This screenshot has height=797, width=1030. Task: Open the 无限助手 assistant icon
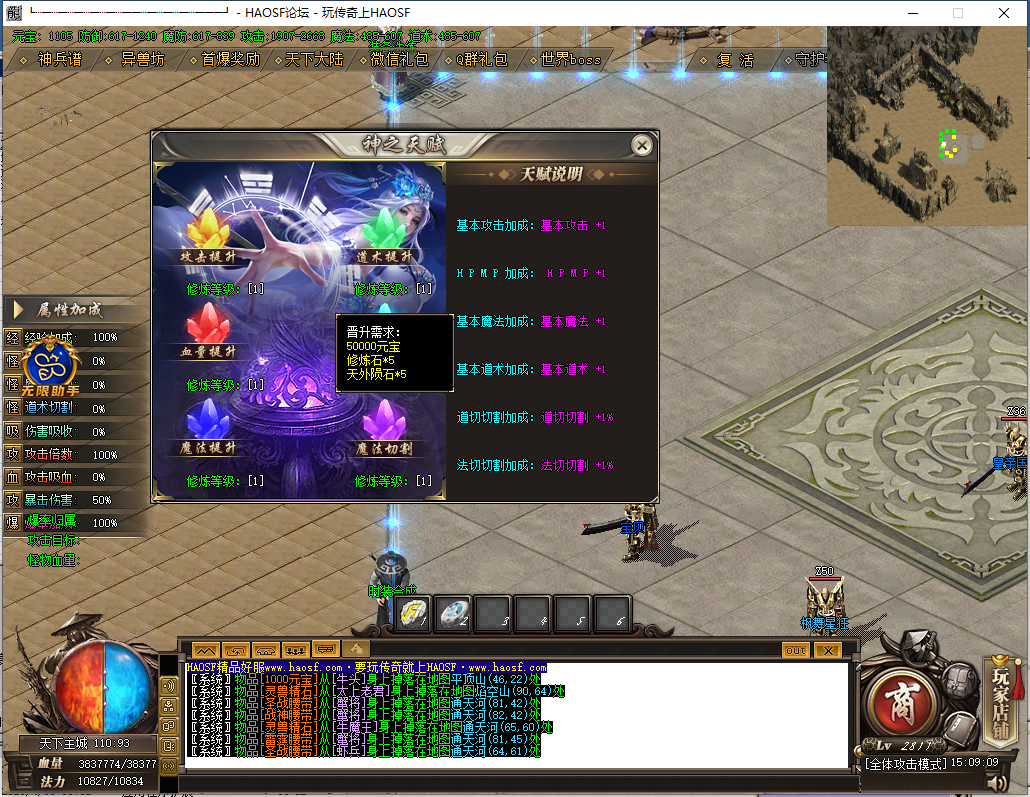pos(50,367)
